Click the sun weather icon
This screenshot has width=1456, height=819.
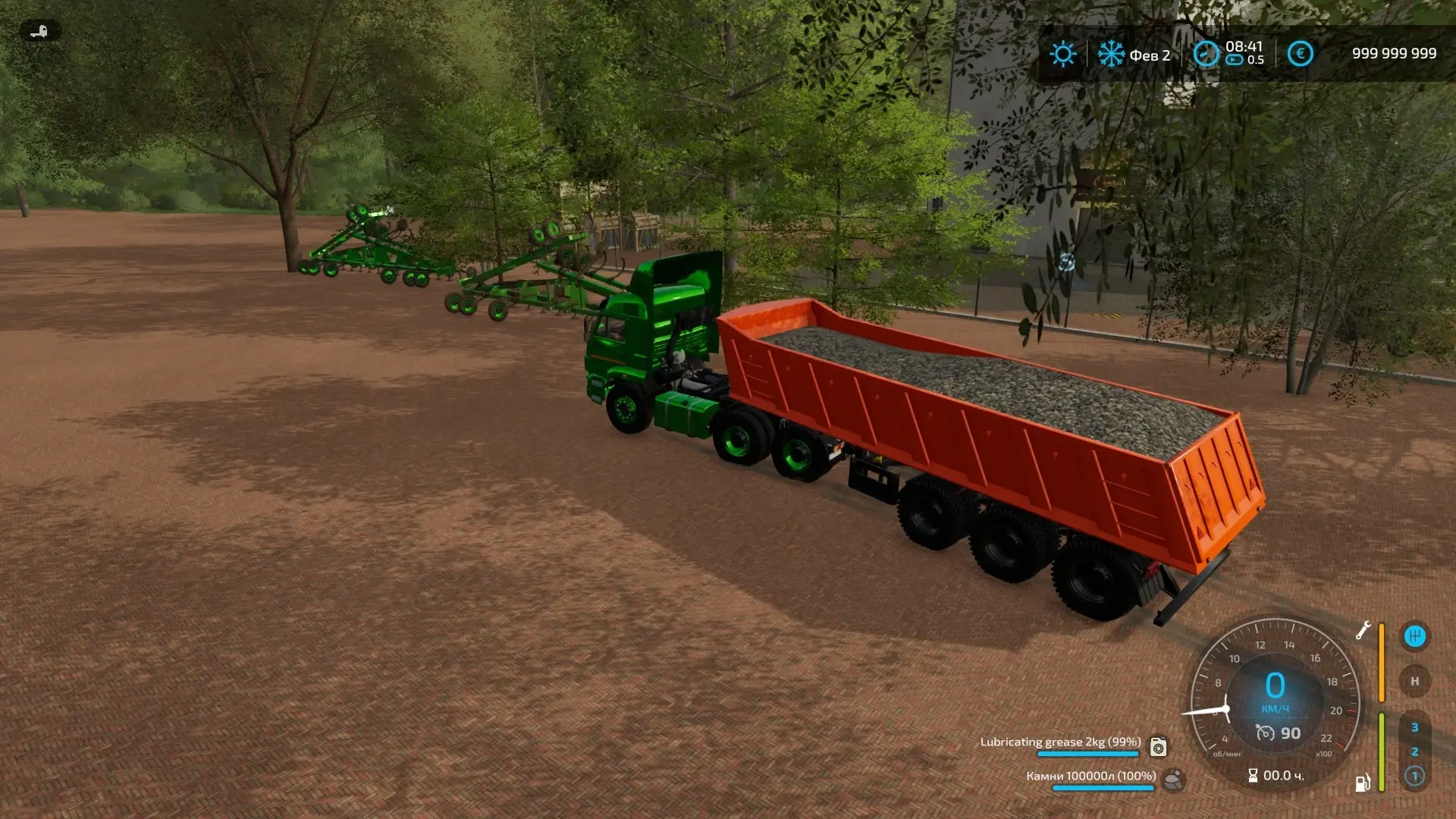tap(1062, 54)
